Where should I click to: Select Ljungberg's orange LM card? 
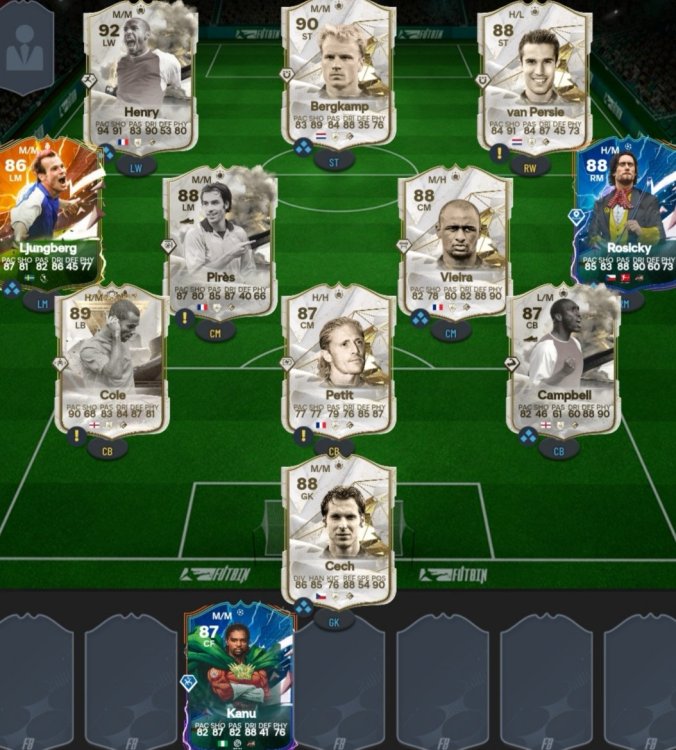(x=47, y=213)
